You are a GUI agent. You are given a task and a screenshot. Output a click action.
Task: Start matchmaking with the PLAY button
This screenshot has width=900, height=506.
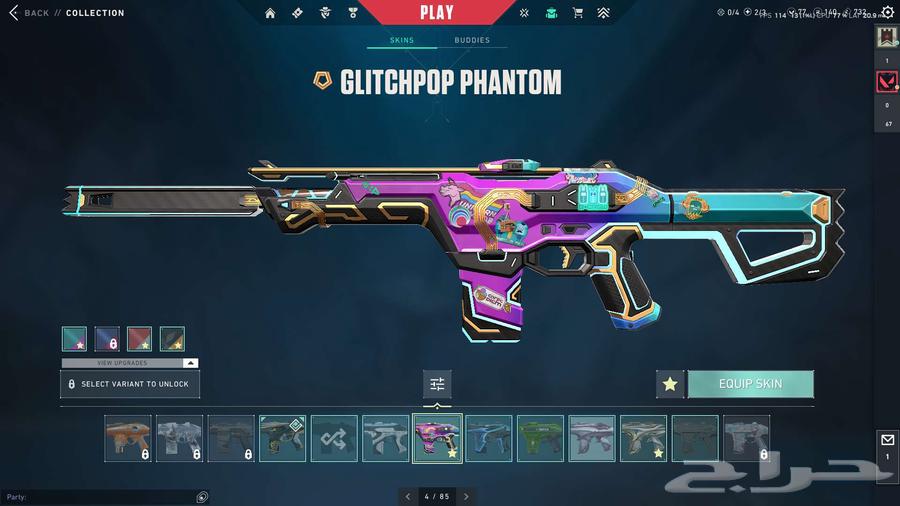tap(436, 13)
